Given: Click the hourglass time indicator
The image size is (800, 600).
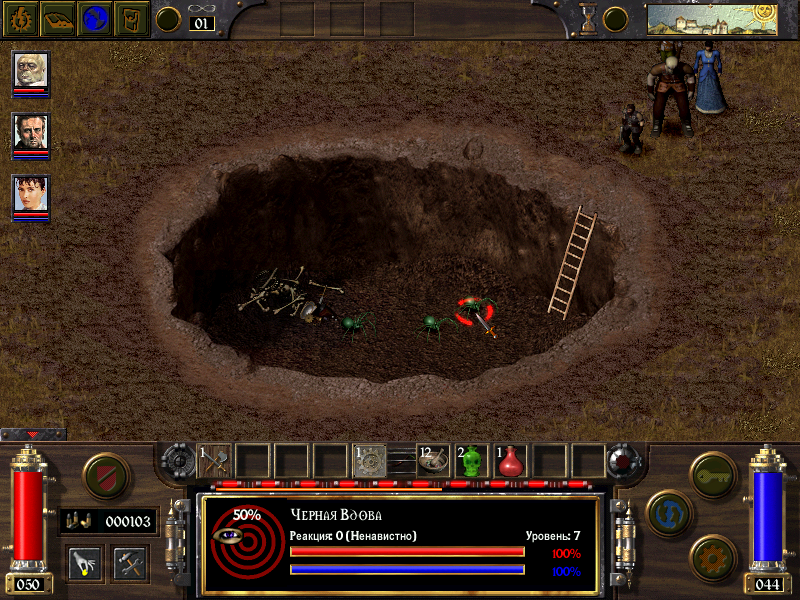Looking at the screenshot, I should (588, 18).
